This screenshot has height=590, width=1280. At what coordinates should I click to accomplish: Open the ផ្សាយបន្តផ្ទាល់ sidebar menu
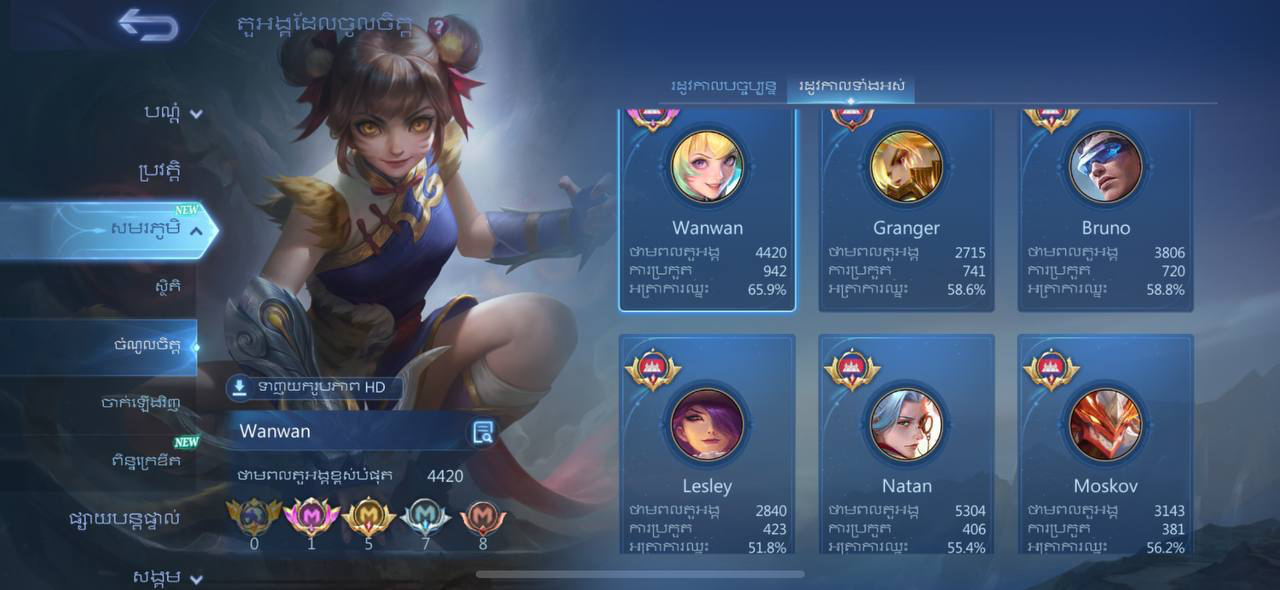click(125, 518)
